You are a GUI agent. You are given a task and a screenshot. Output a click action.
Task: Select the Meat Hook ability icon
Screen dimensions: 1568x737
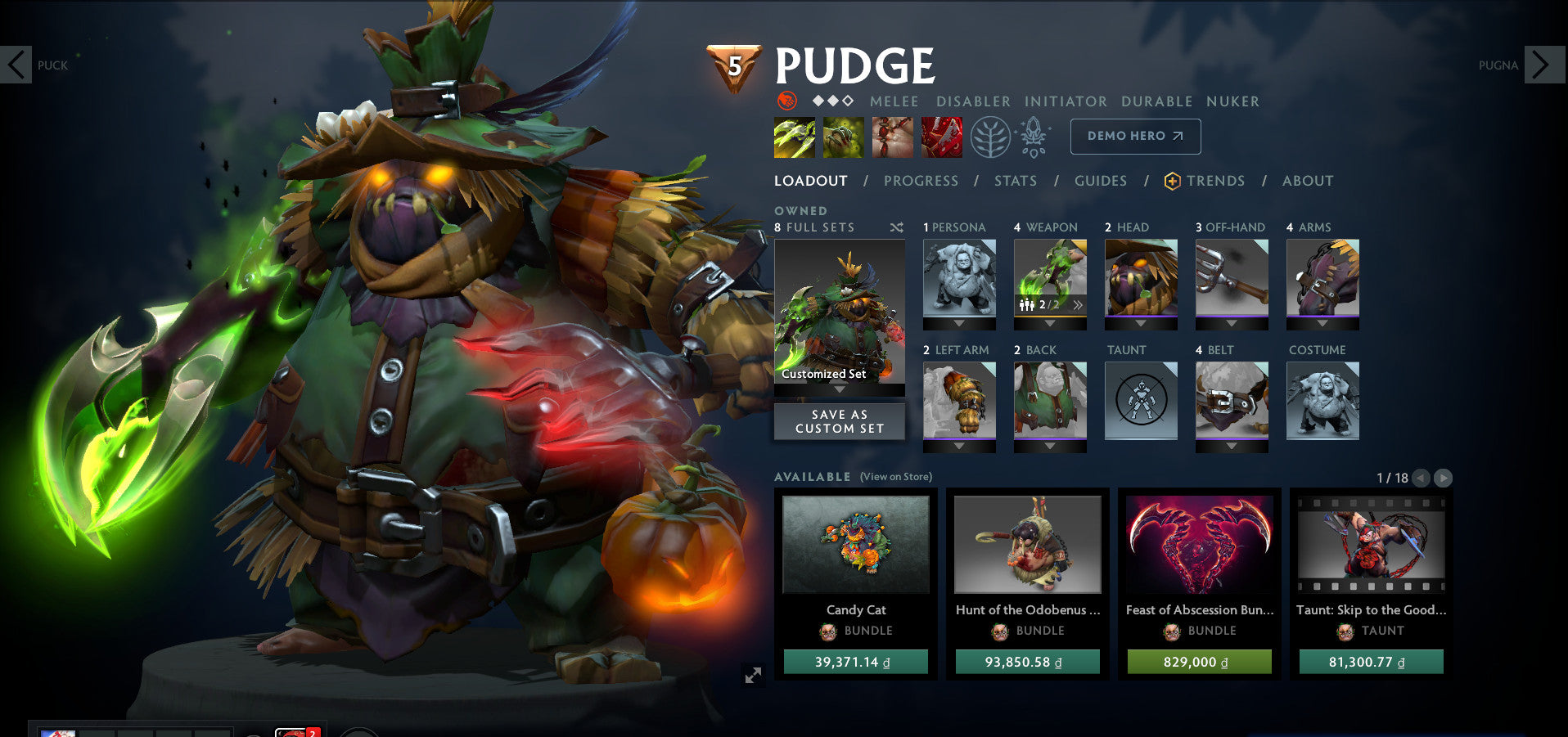(793, 137)
